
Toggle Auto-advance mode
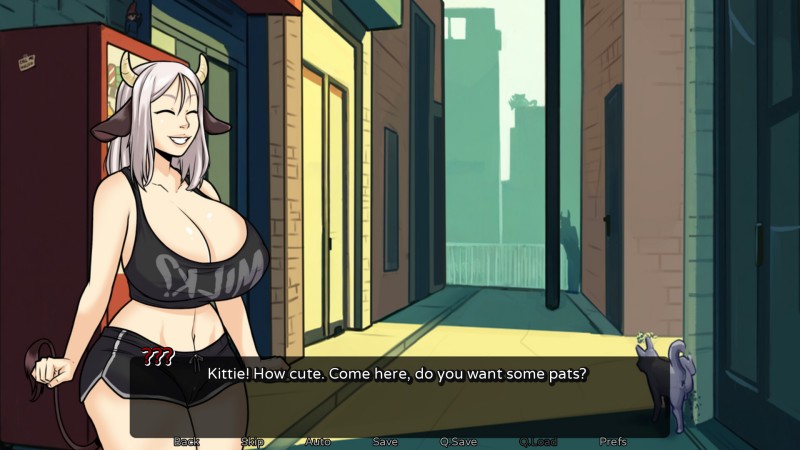pyautogui.click(x=318, y=441)
